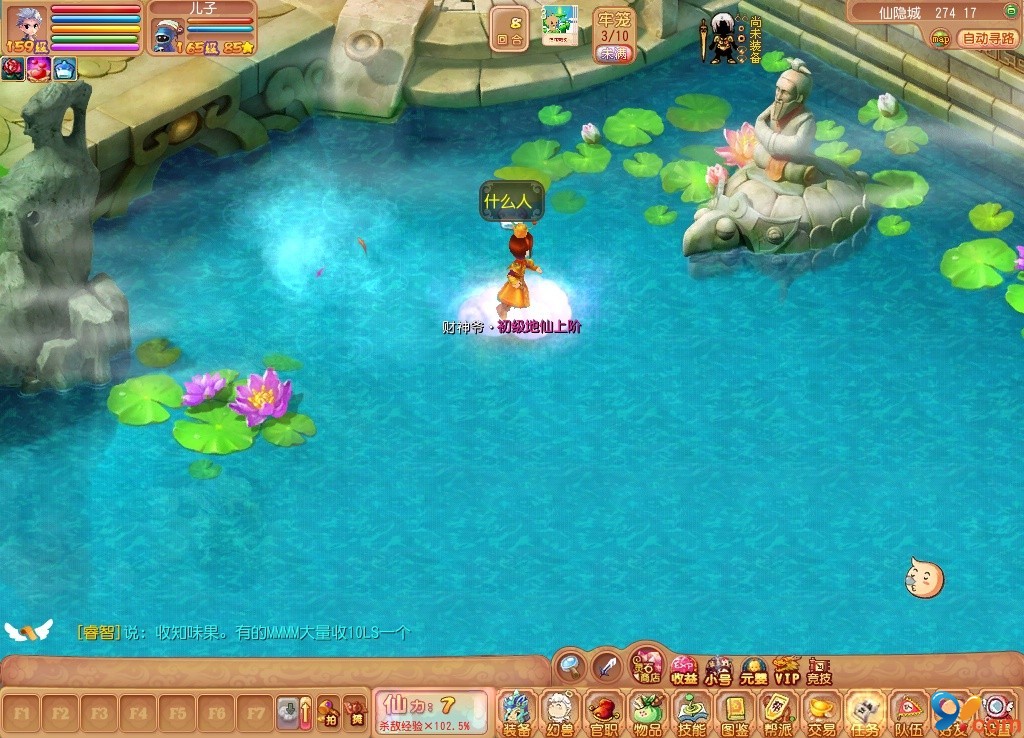Image resolution: width=1024 pixels, height=738 pixels.
Task: Open the 幻兽 pet menu
Action: pyautogui.click(x=558, y=712)
